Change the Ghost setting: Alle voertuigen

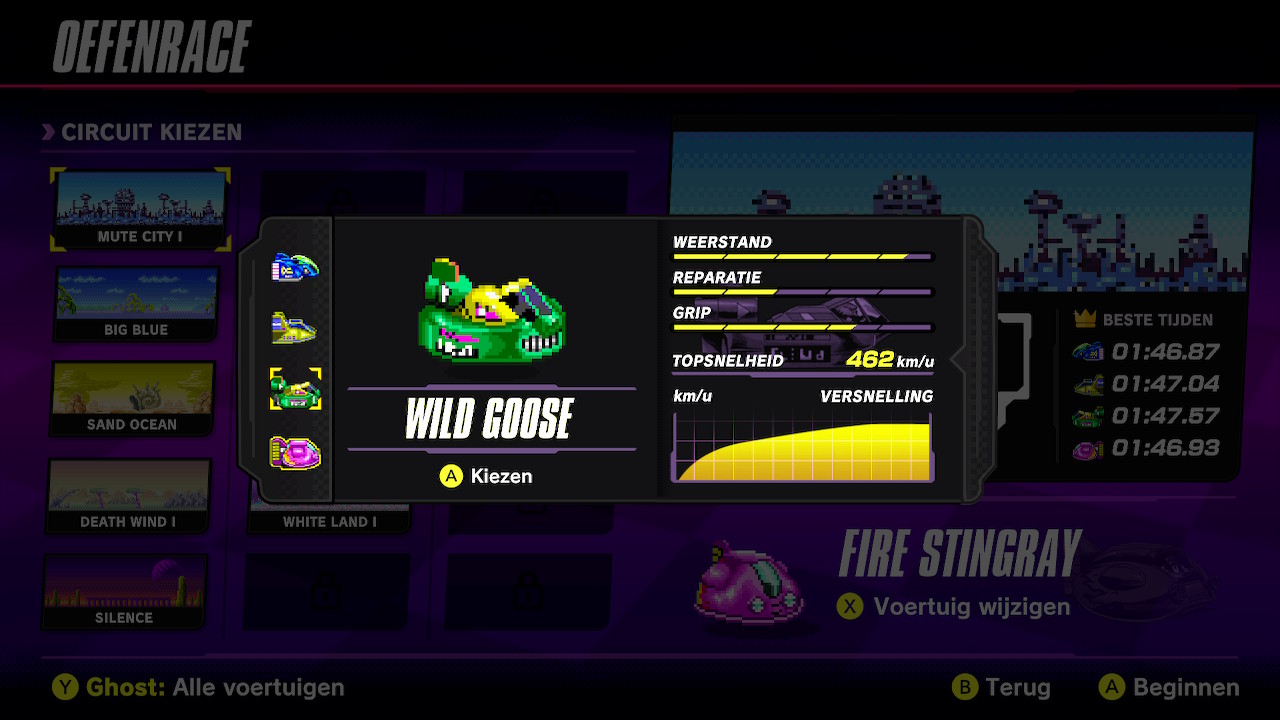(199, 688)
